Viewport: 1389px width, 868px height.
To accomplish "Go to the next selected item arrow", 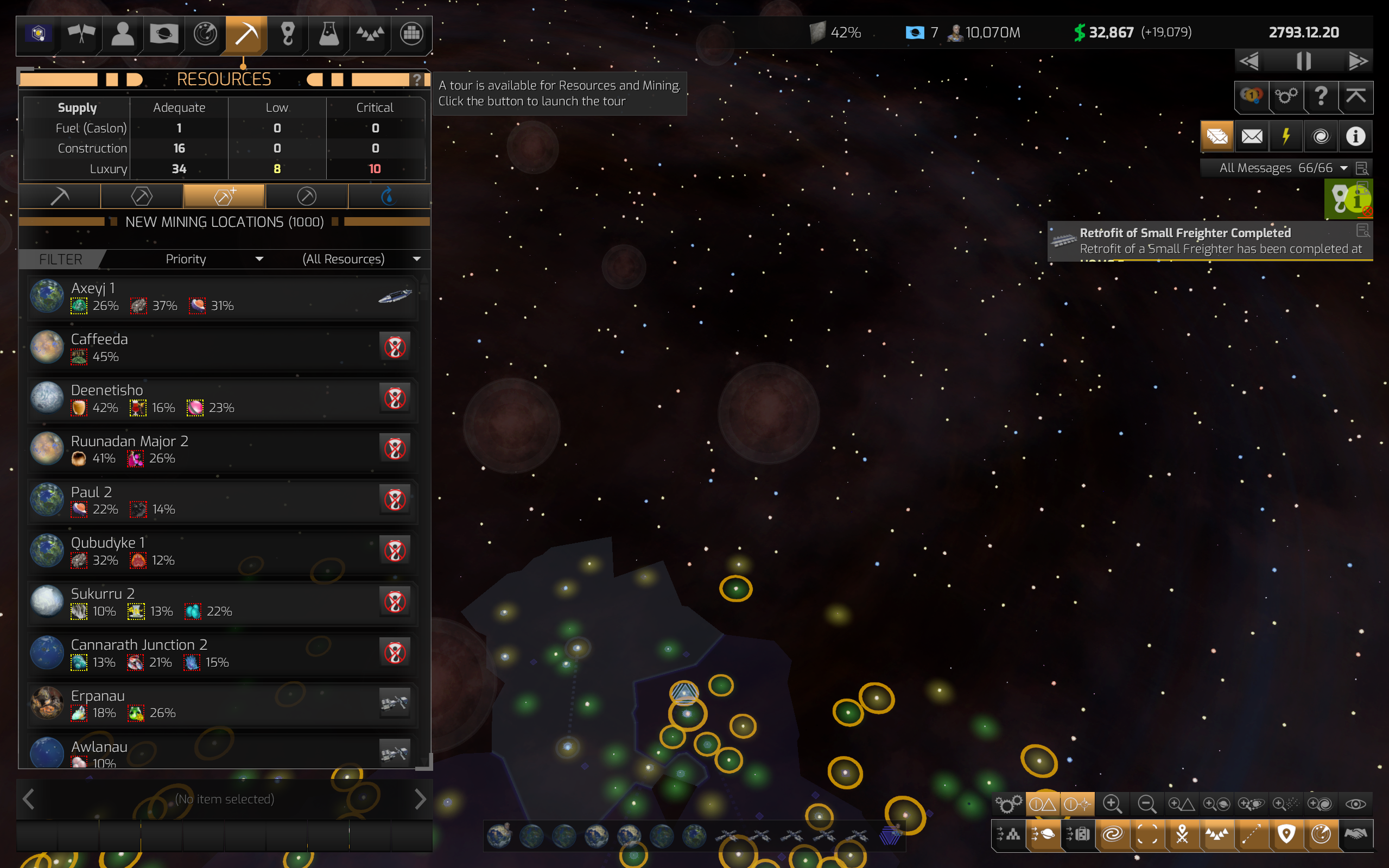I will (x=420, y=799).
